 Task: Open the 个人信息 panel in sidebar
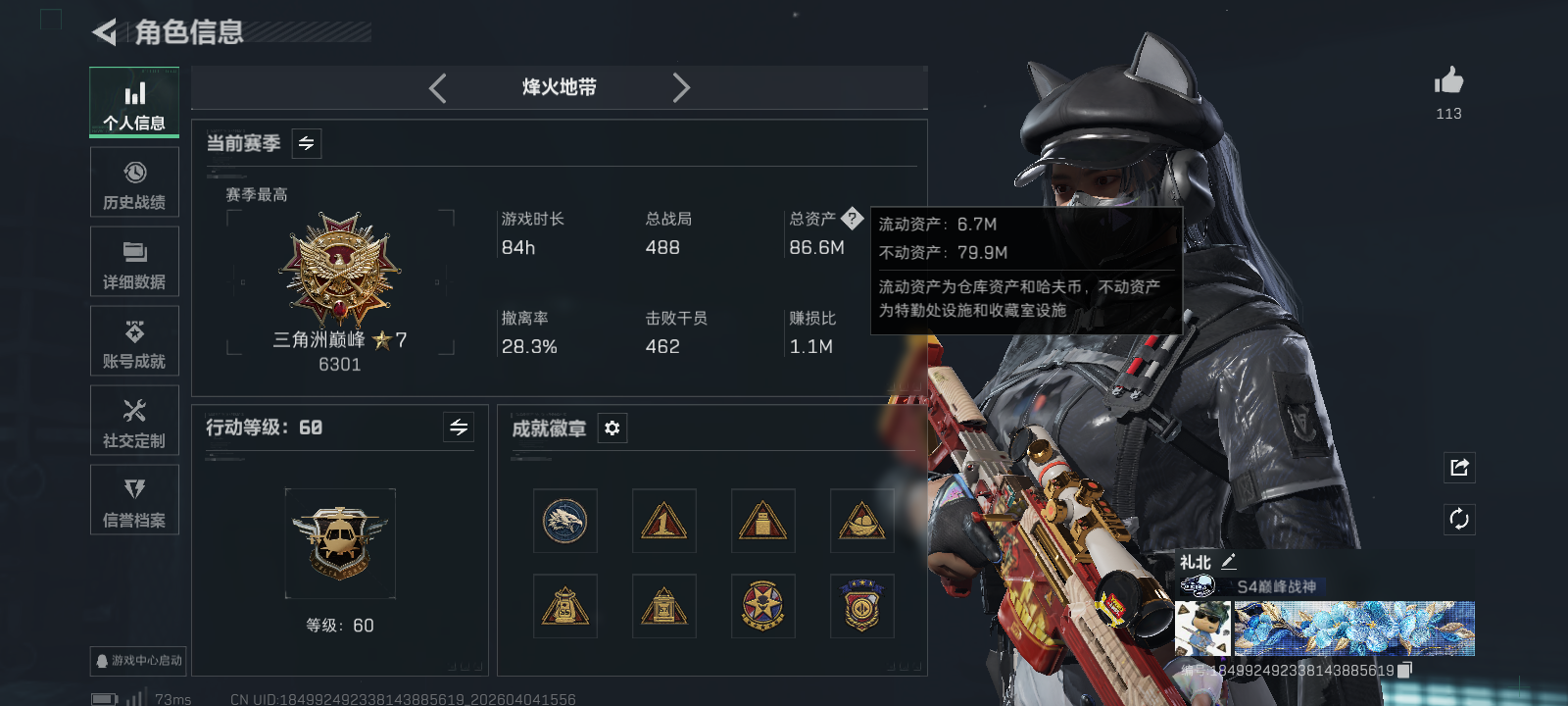[x=134, y=101]
